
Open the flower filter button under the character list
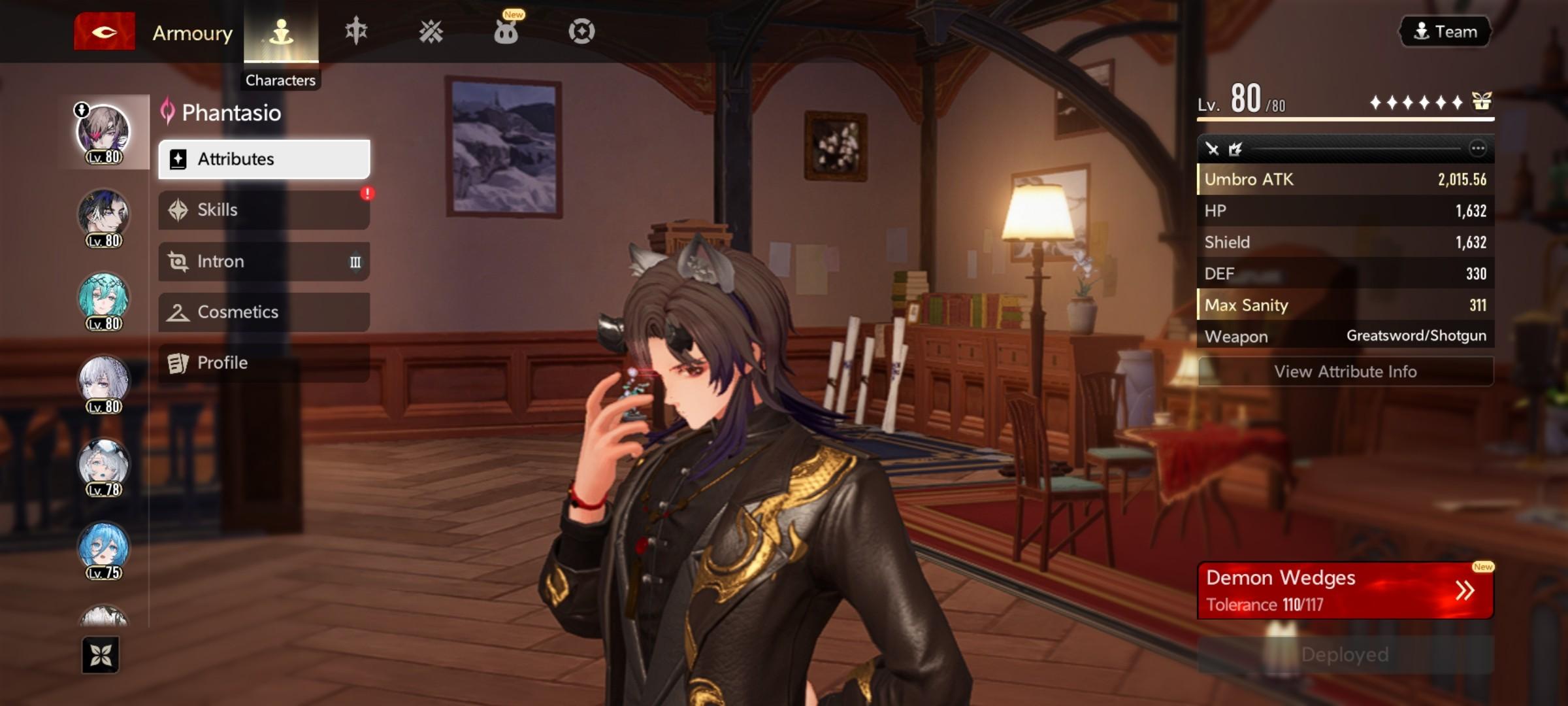[101, 654]
